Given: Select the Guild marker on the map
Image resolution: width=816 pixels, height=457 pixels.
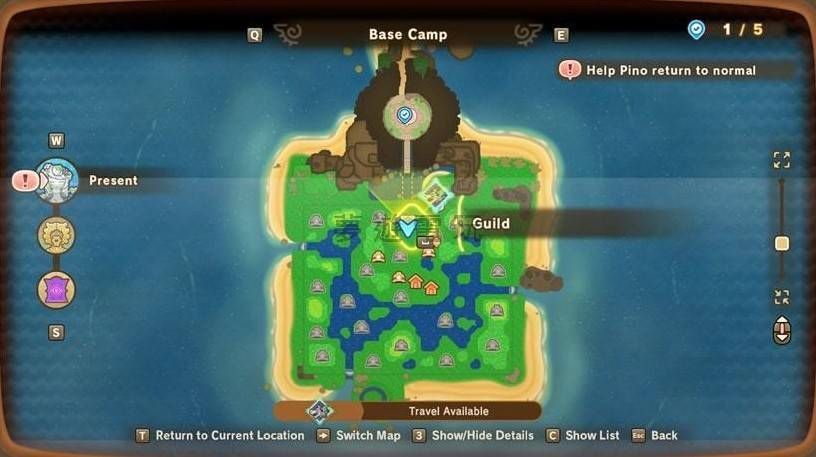Looking at the screenshot, I should coord(408,227).
